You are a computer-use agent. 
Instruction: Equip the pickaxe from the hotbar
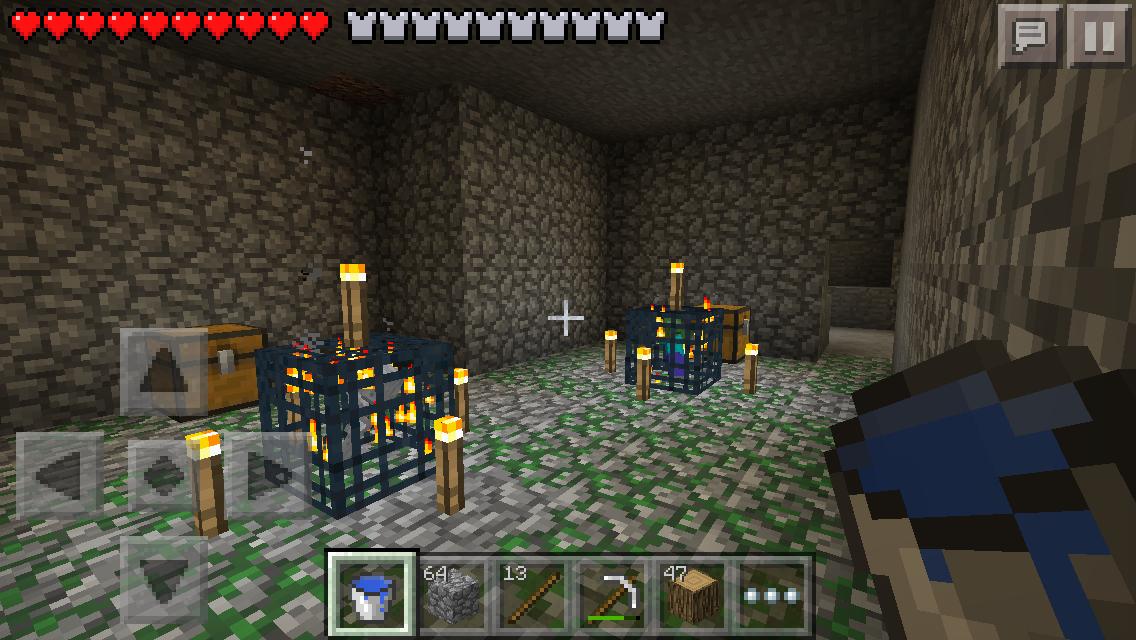[x=610, y=594]
